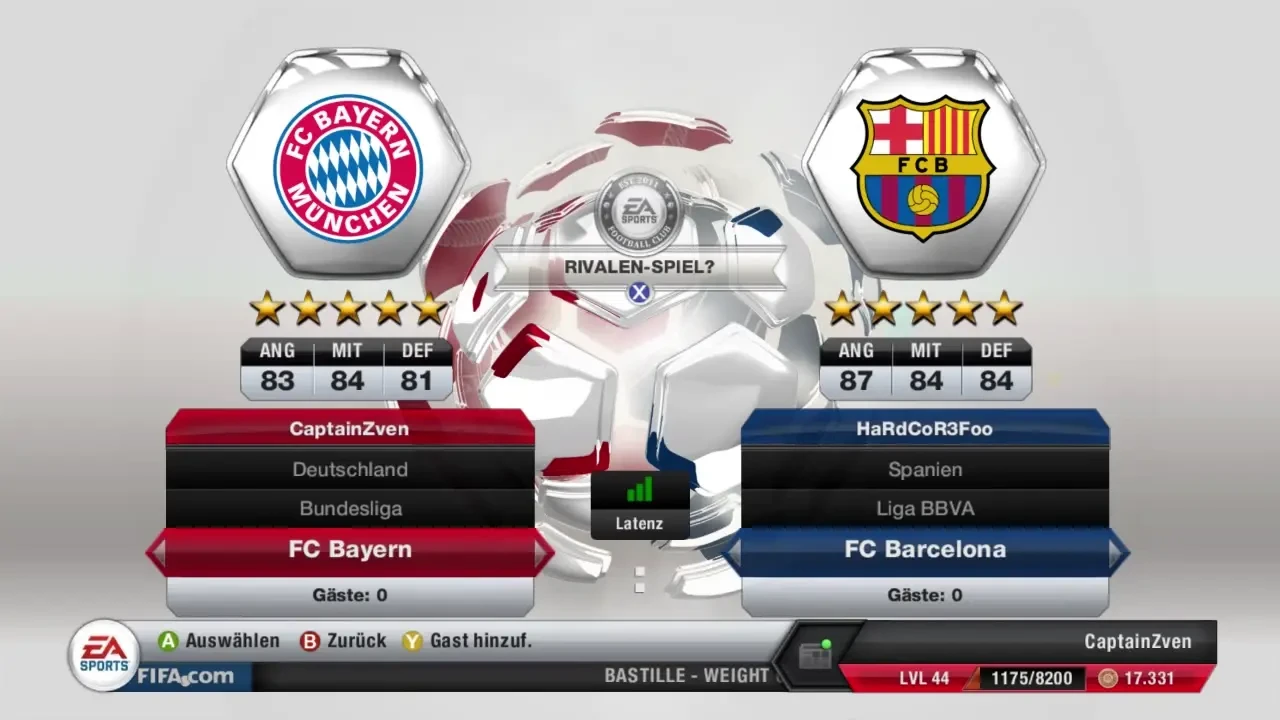Click the green Latenz signal bars icon
Image resolution: width=1280 pixels, height=720 pixels.
coord(640,489)
